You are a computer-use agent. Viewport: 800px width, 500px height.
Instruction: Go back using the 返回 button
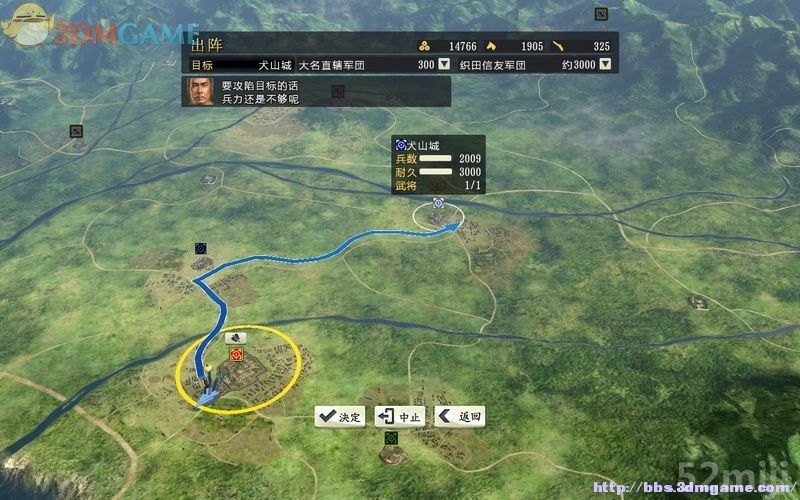(459, 417)
